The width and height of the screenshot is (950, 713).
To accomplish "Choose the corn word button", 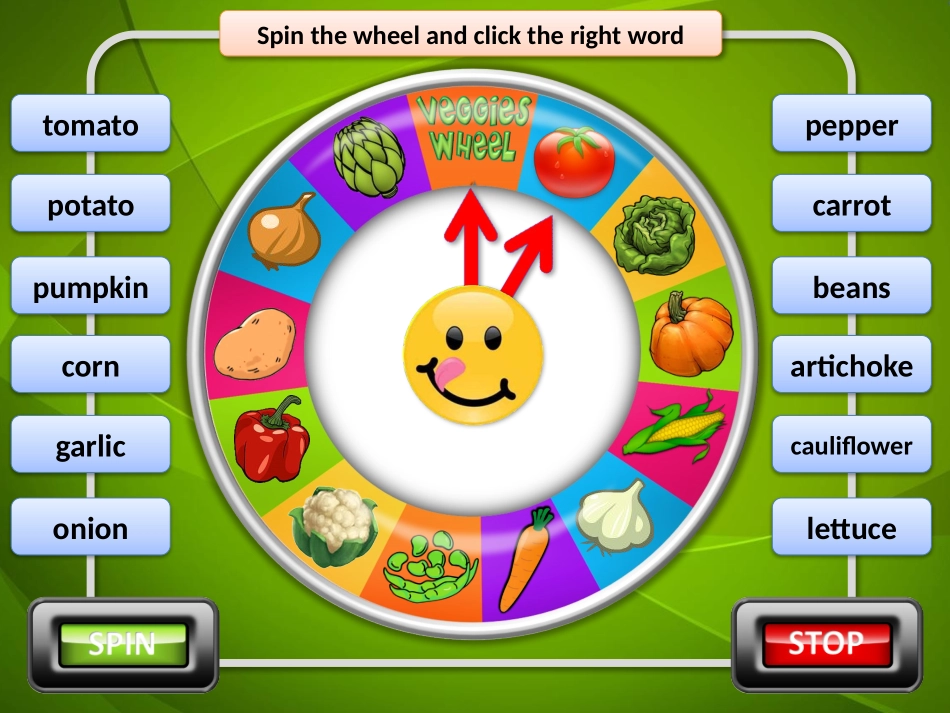I will (x=91, y=366).
